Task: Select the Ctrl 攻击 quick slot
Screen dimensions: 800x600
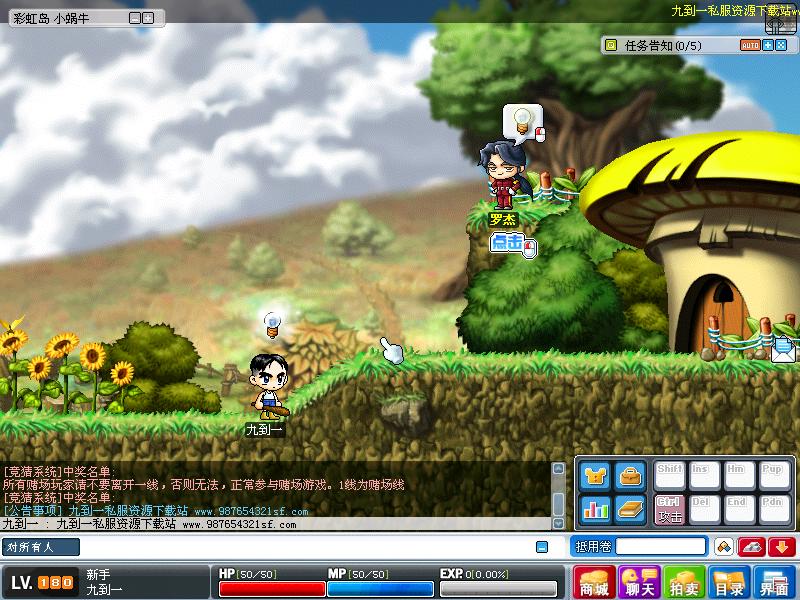Action: pyautogui.click(x=669, y=509)
